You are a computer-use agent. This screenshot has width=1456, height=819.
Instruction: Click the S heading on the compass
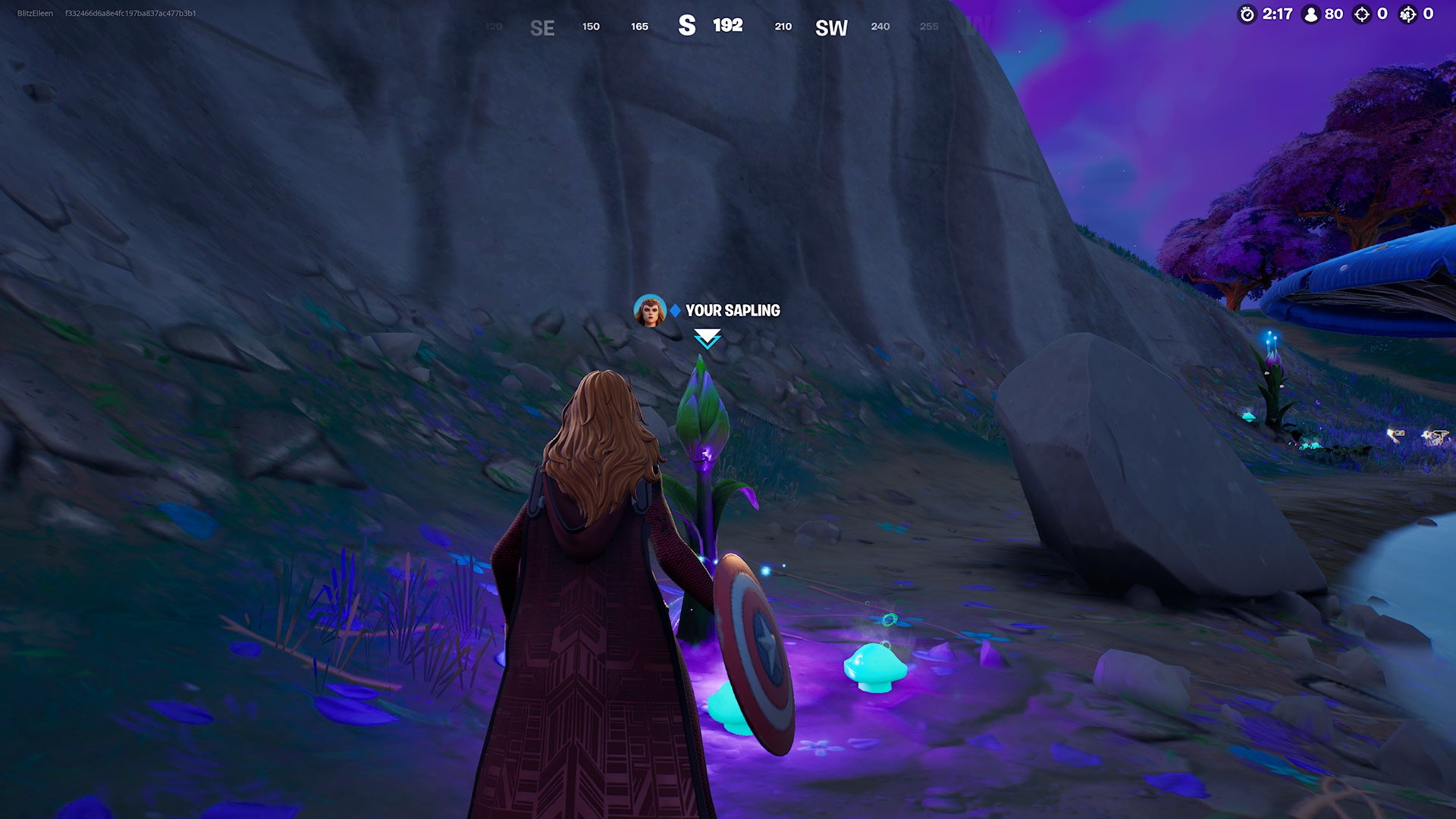click(689, 26)
